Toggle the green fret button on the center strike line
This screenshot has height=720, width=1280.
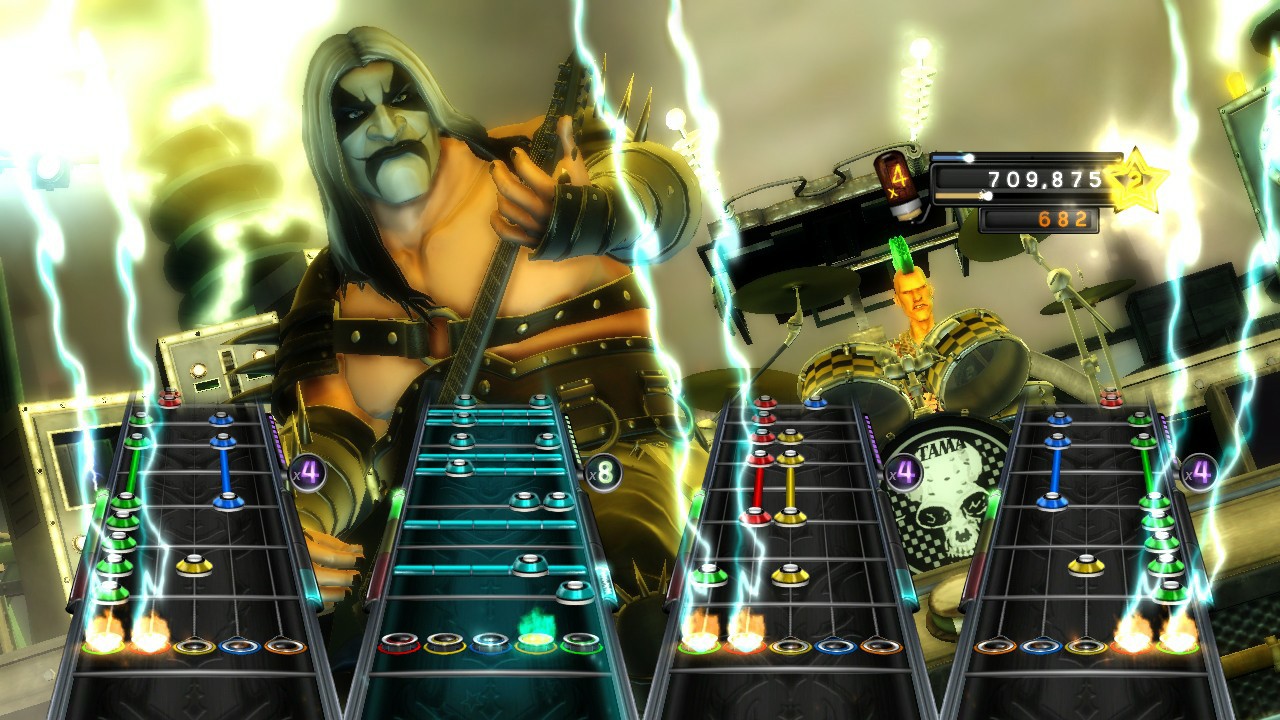(580, 642)
